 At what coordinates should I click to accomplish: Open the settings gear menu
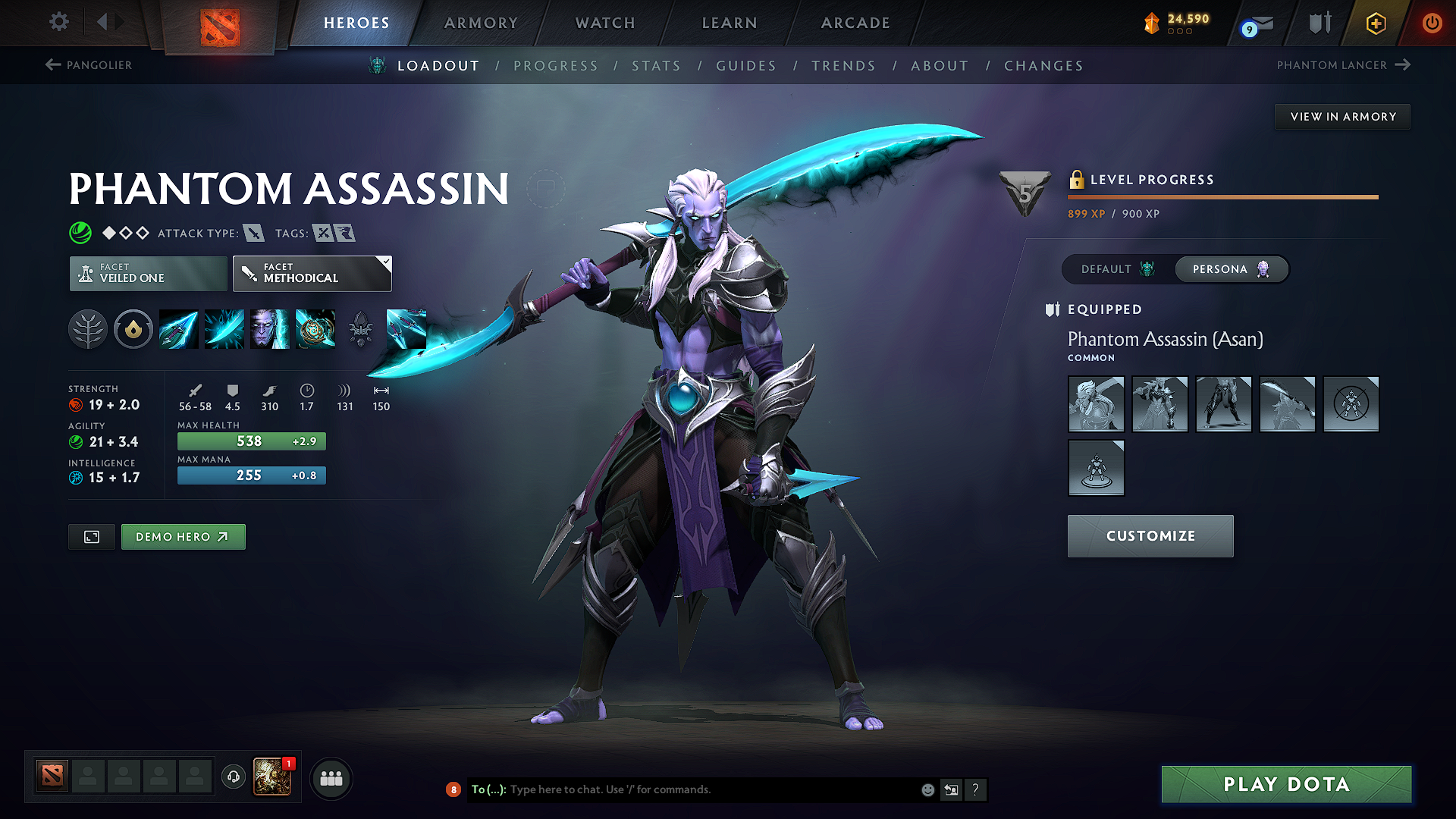59,22
